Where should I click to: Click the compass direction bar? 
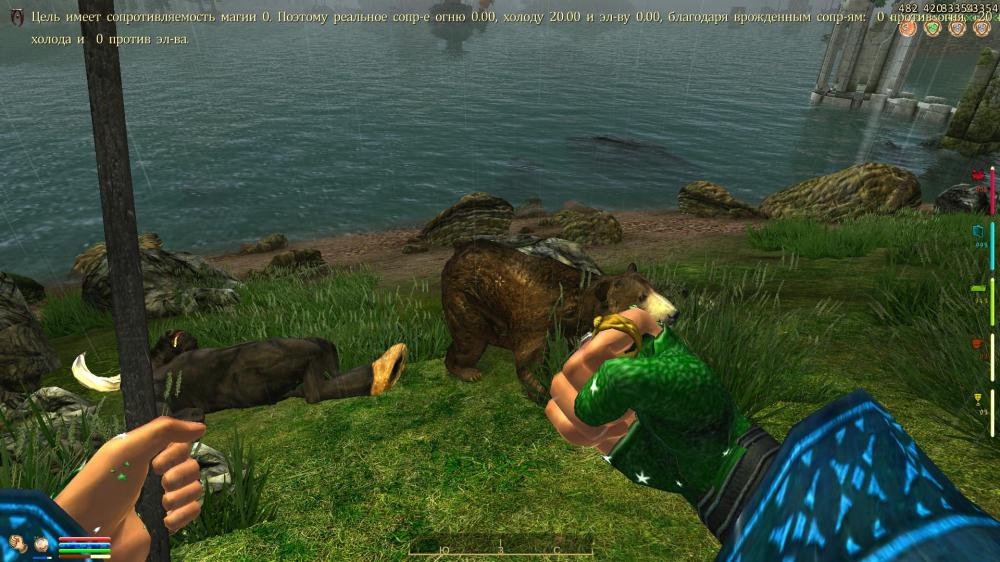point(500,547)
